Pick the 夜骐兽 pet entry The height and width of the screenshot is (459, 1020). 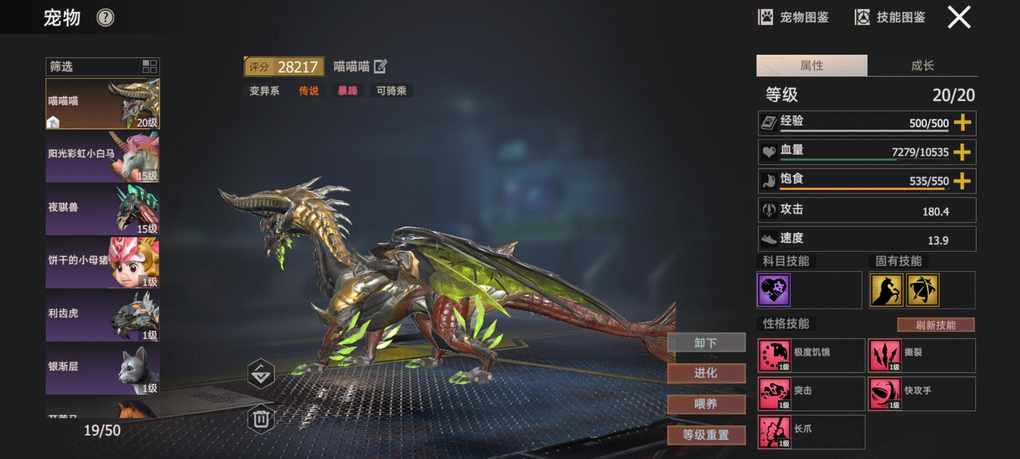102,208
